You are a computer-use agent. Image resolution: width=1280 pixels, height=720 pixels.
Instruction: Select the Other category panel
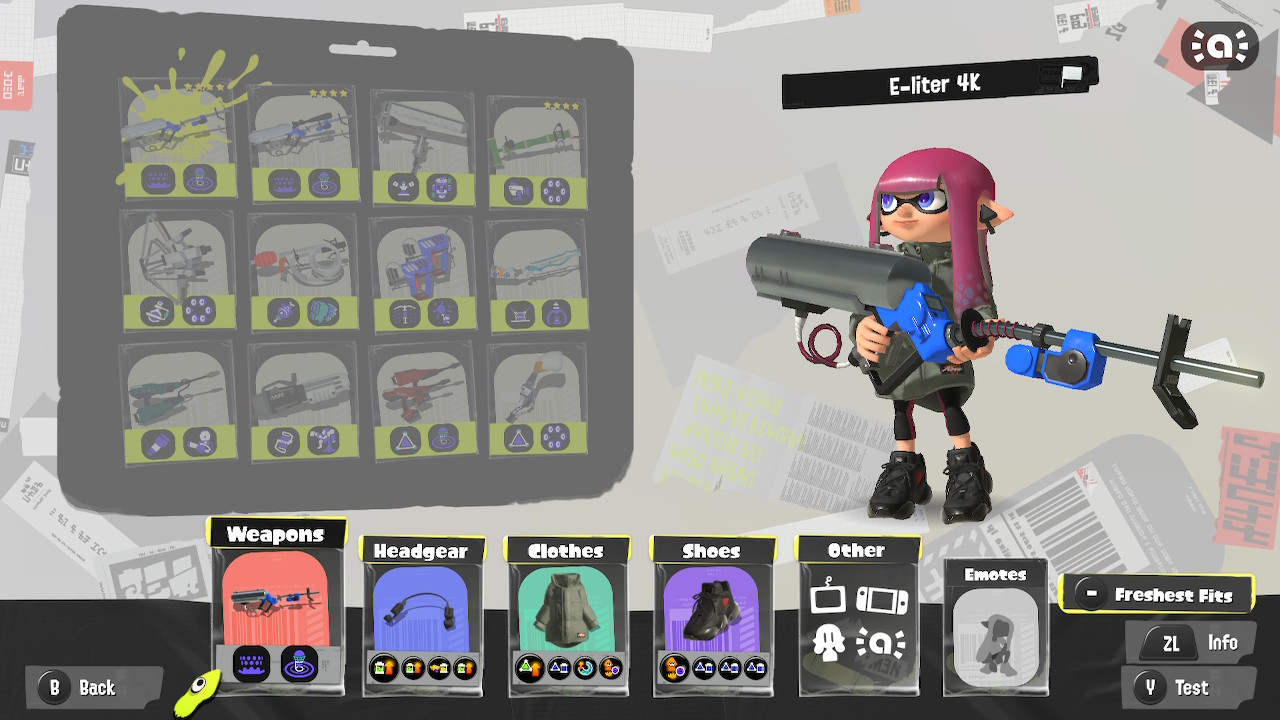click(x=858, y=620)
